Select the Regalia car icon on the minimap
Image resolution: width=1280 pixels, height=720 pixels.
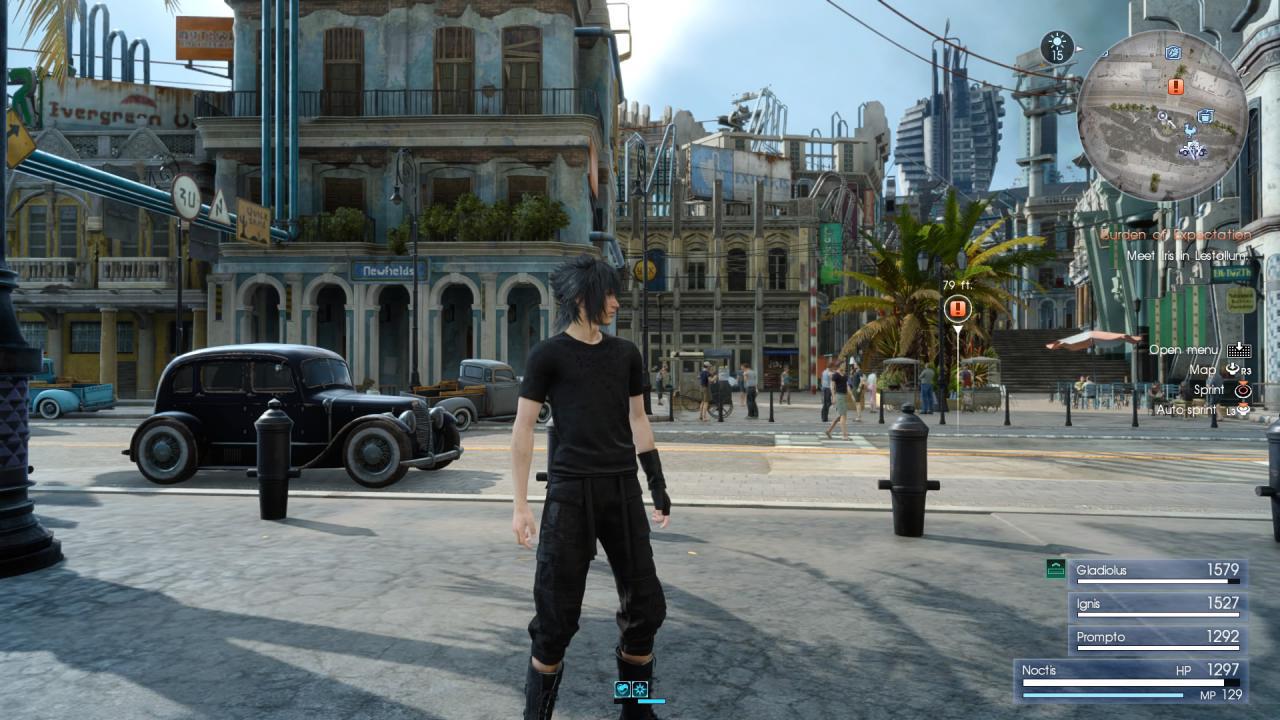click(x=1193, y=149)
